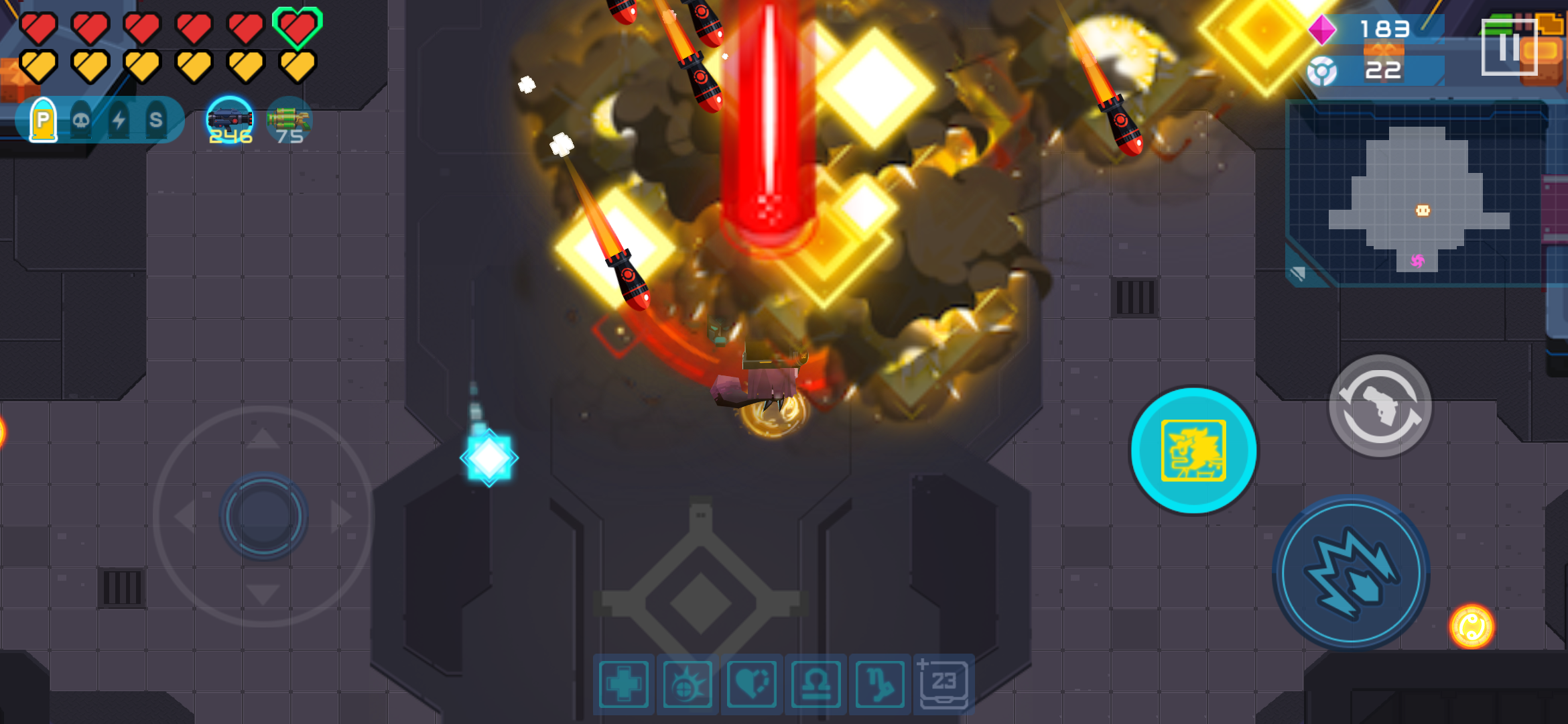
Task: Use the Libra symbol item
Action: pos(813,684)
